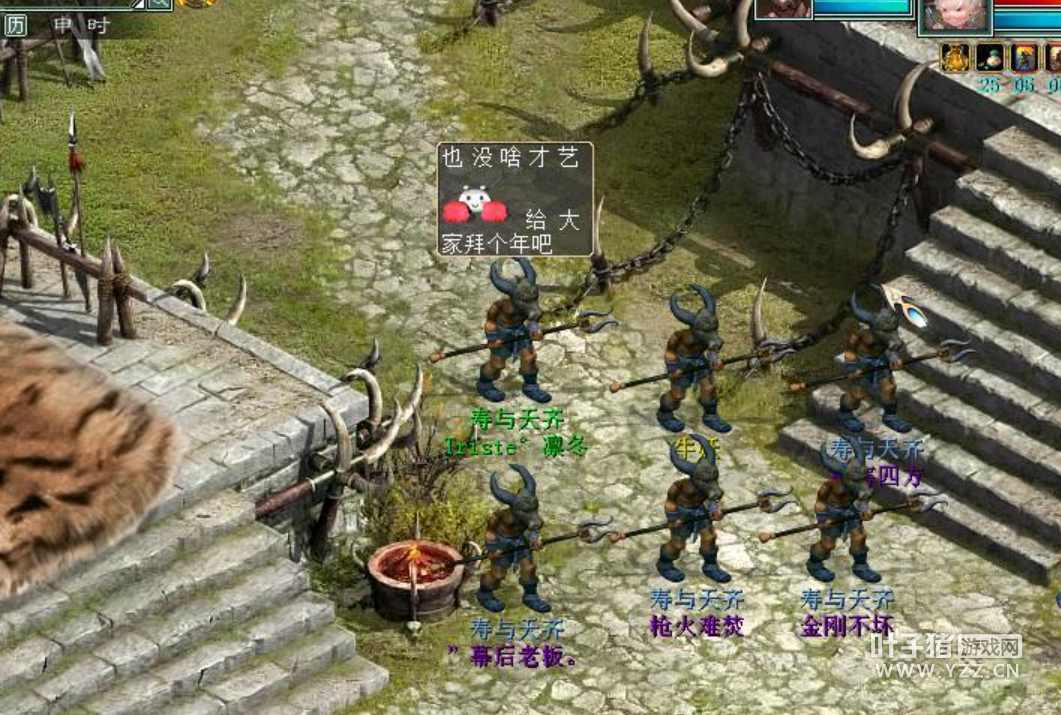Select the pet portrait
The height and width of the screenshot is (715, 1061).
[784, 9]
